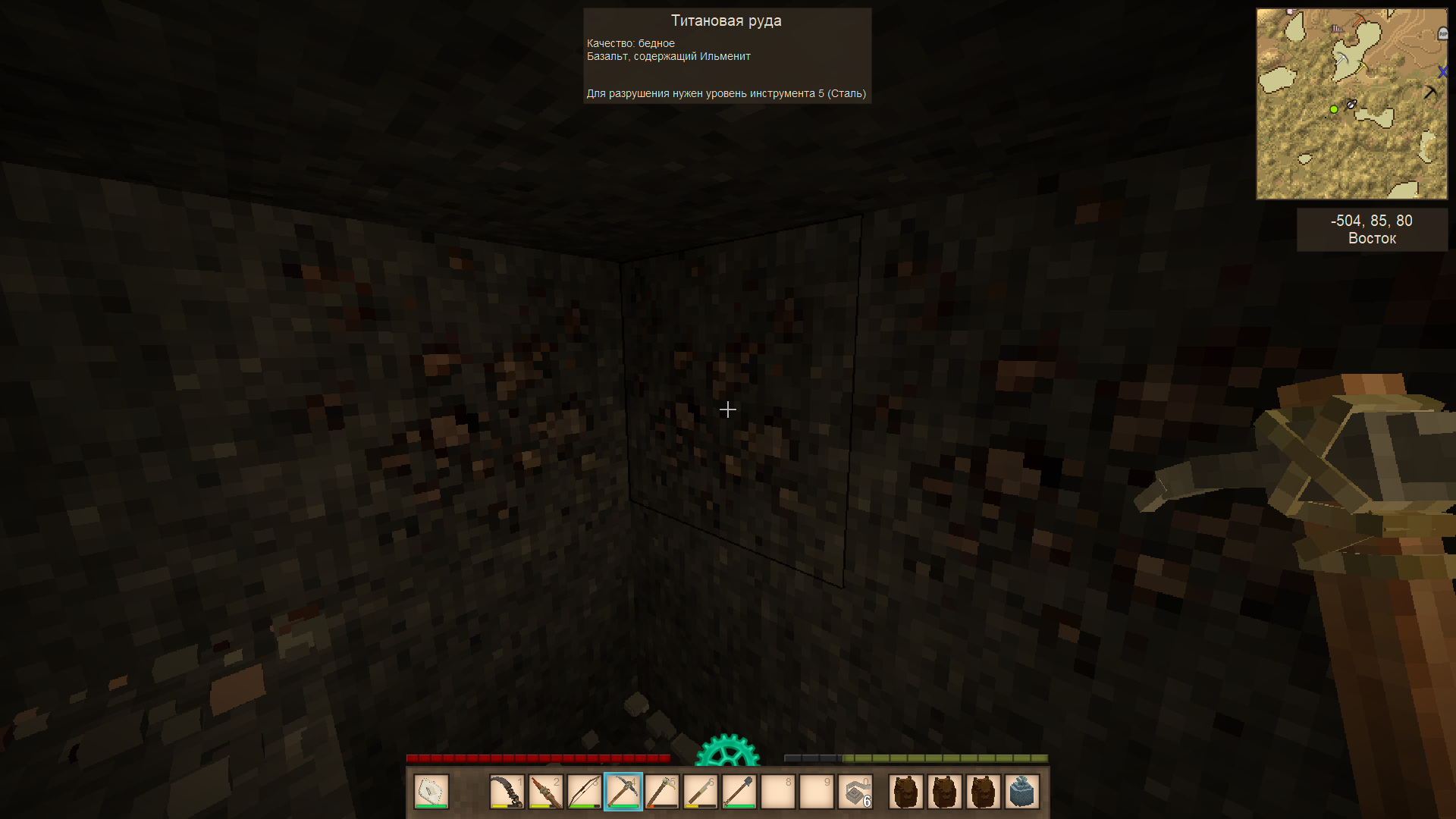Click the orange pickaxe marker on minimap

click(1359, 19)
